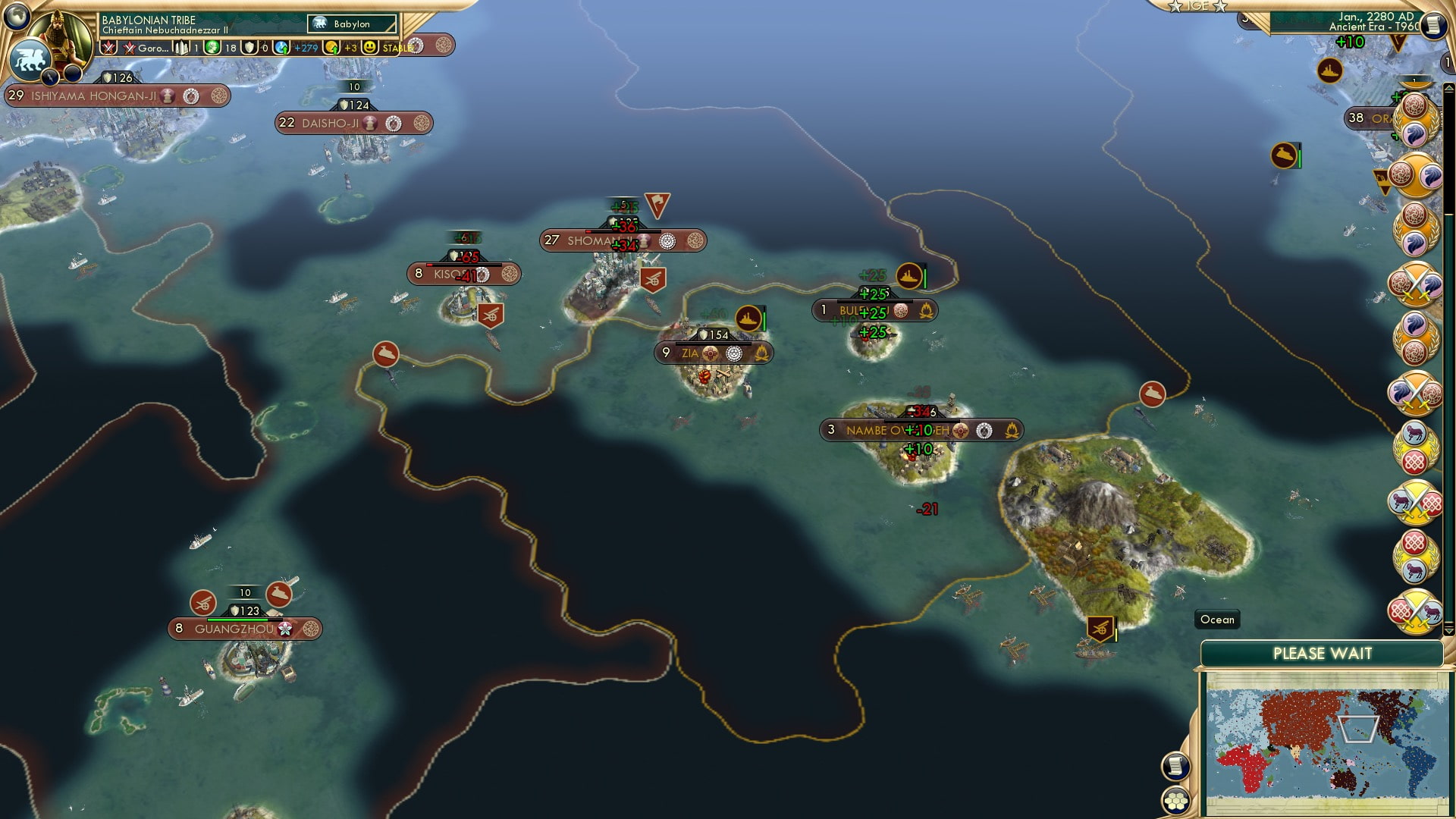Click the up arrow on the notification scrollbar

tap(1449, 86)
